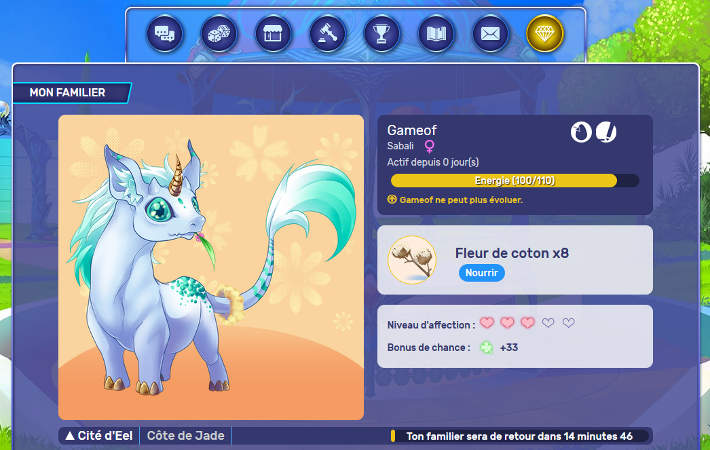Switch to the Cité d'Eel exploration tab
This screenshot has height=450, width=710.
[x=101, y=436]
